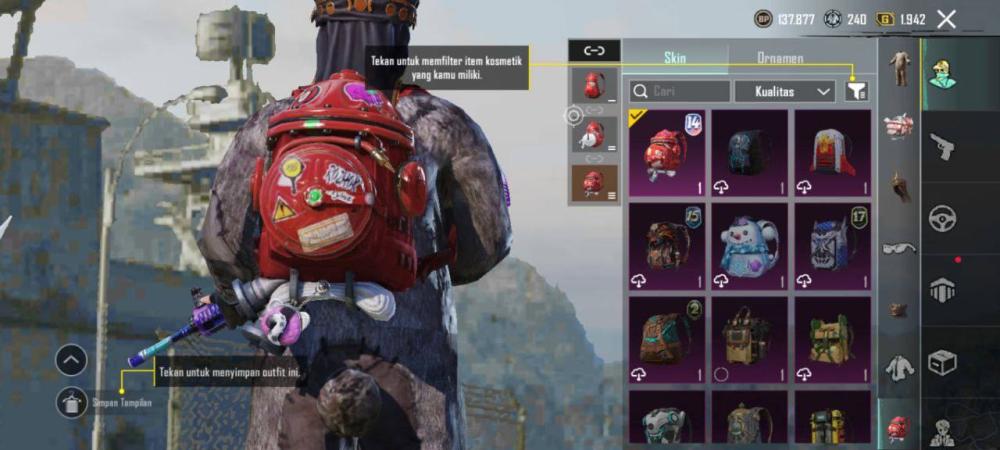Image resolution: width=1000 pixels, height=450 pixels.
Task: Pick the red and white caped backpack skin
Action: [x=833, y=153]
